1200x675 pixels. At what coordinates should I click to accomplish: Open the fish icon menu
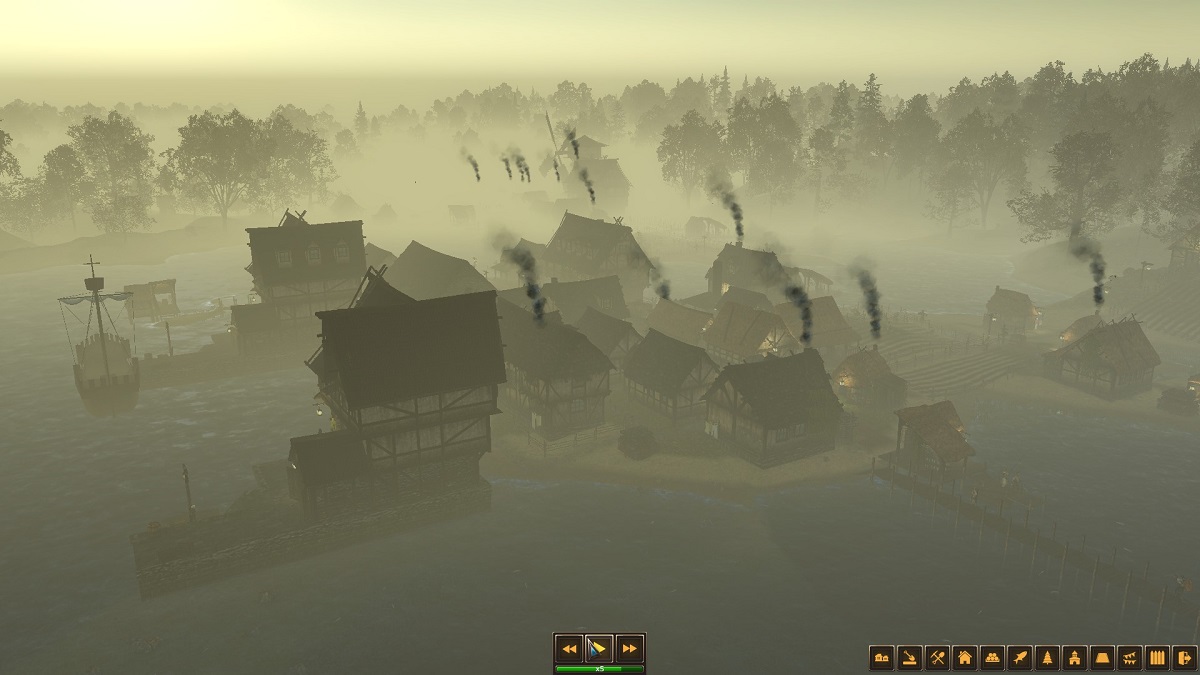tap(1020, 657)
